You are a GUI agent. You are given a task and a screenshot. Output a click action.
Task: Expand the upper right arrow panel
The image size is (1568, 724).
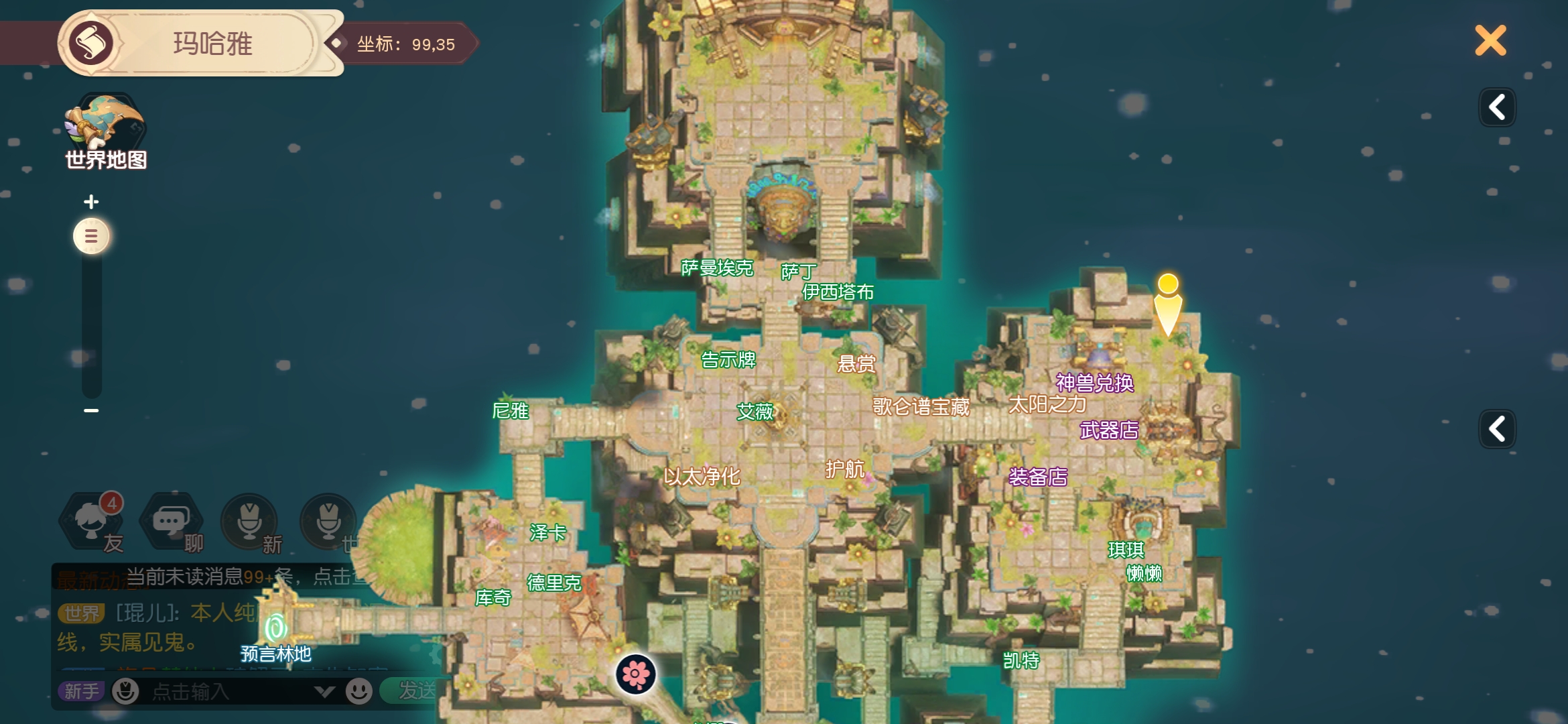1497,107
